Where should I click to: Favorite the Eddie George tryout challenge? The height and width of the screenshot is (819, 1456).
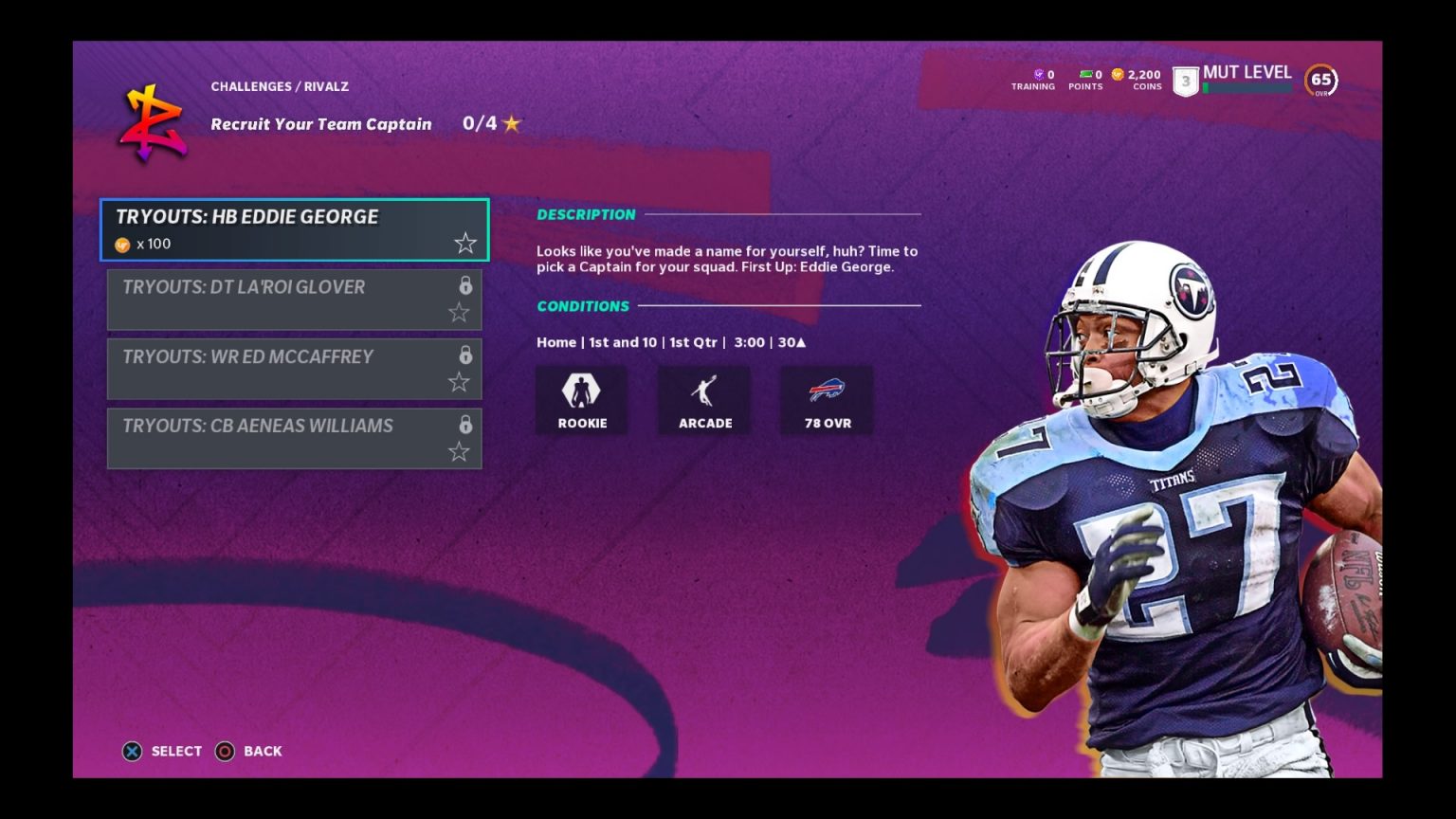coord(464,243)
